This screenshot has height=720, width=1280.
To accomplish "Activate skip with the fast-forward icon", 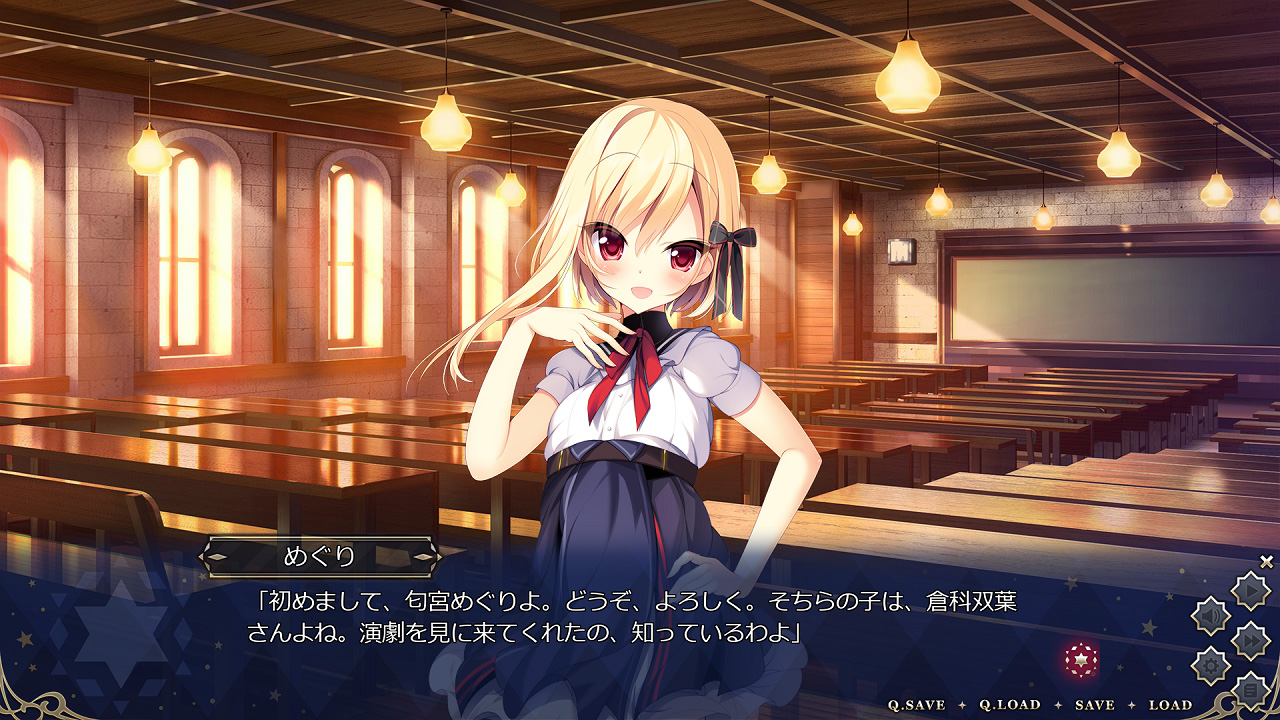I will tap(1250, 640).
